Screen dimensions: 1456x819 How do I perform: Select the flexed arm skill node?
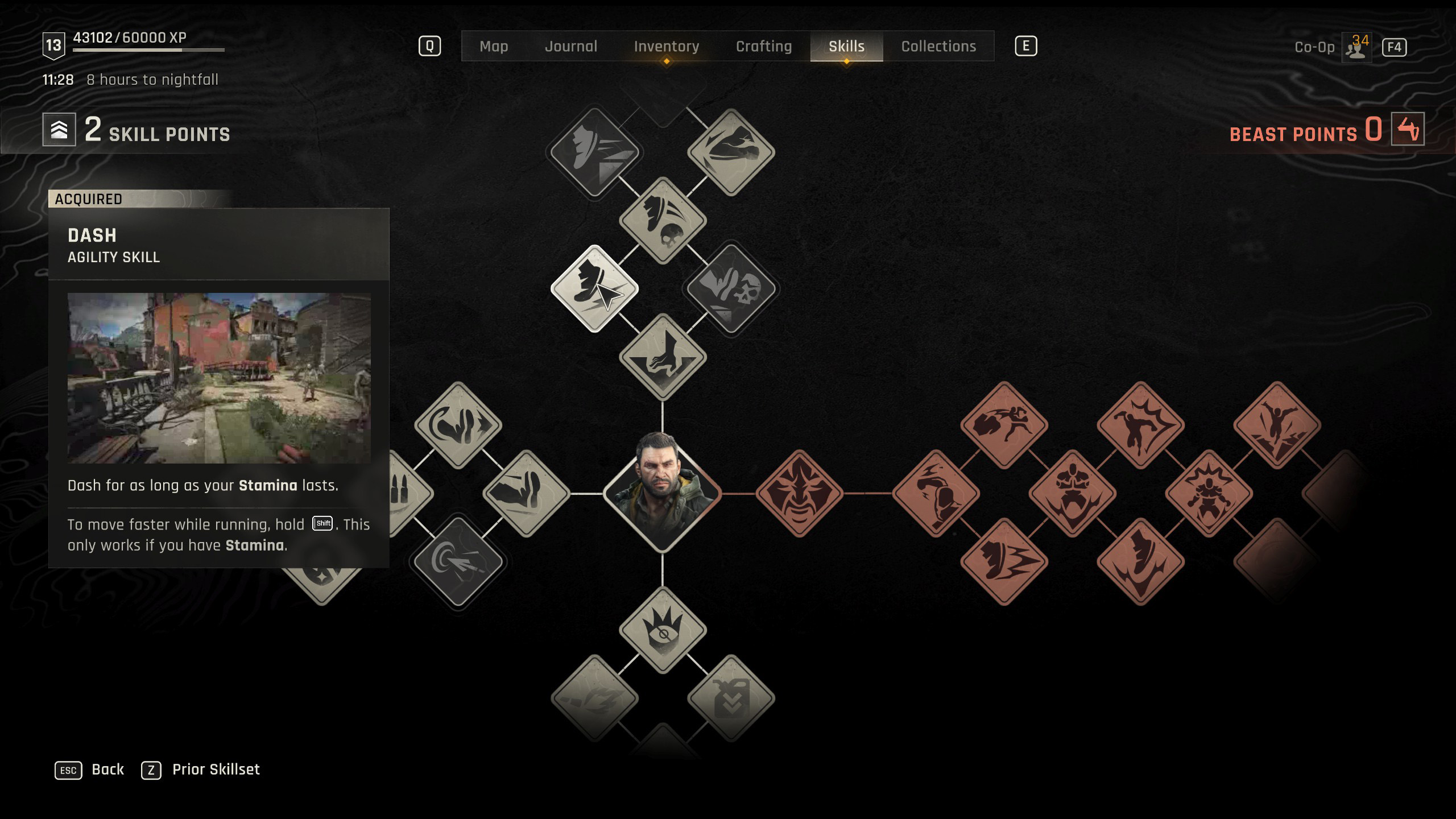pos(526,493)
